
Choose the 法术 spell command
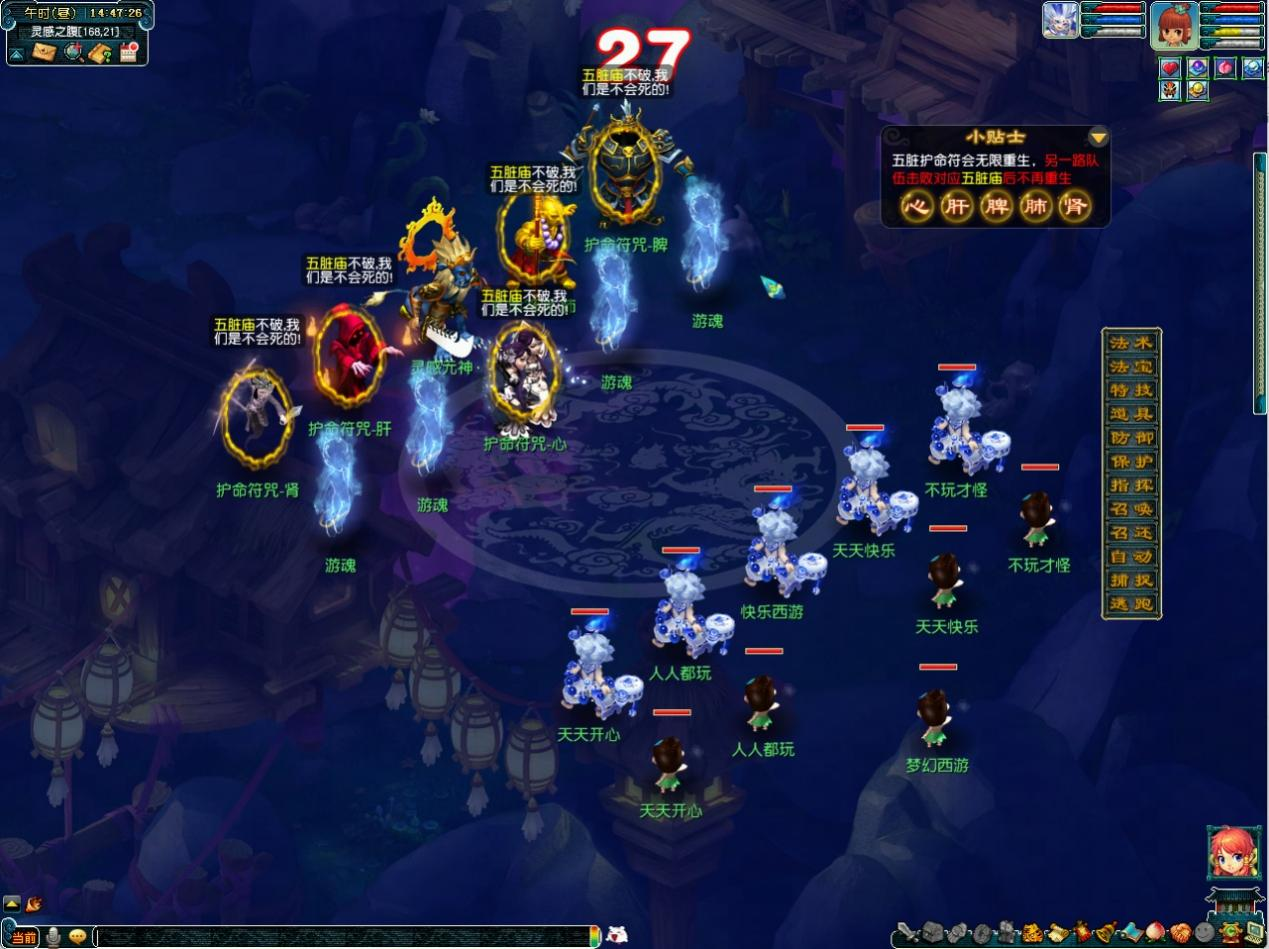coord(1132,343)
